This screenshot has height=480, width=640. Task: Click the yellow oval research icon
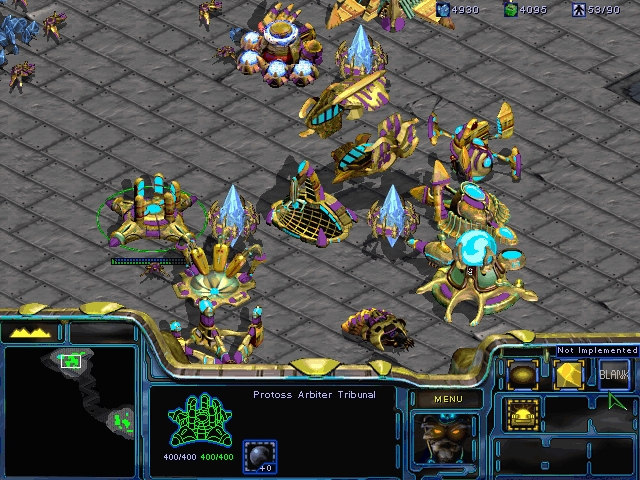[x=522, y=374]
